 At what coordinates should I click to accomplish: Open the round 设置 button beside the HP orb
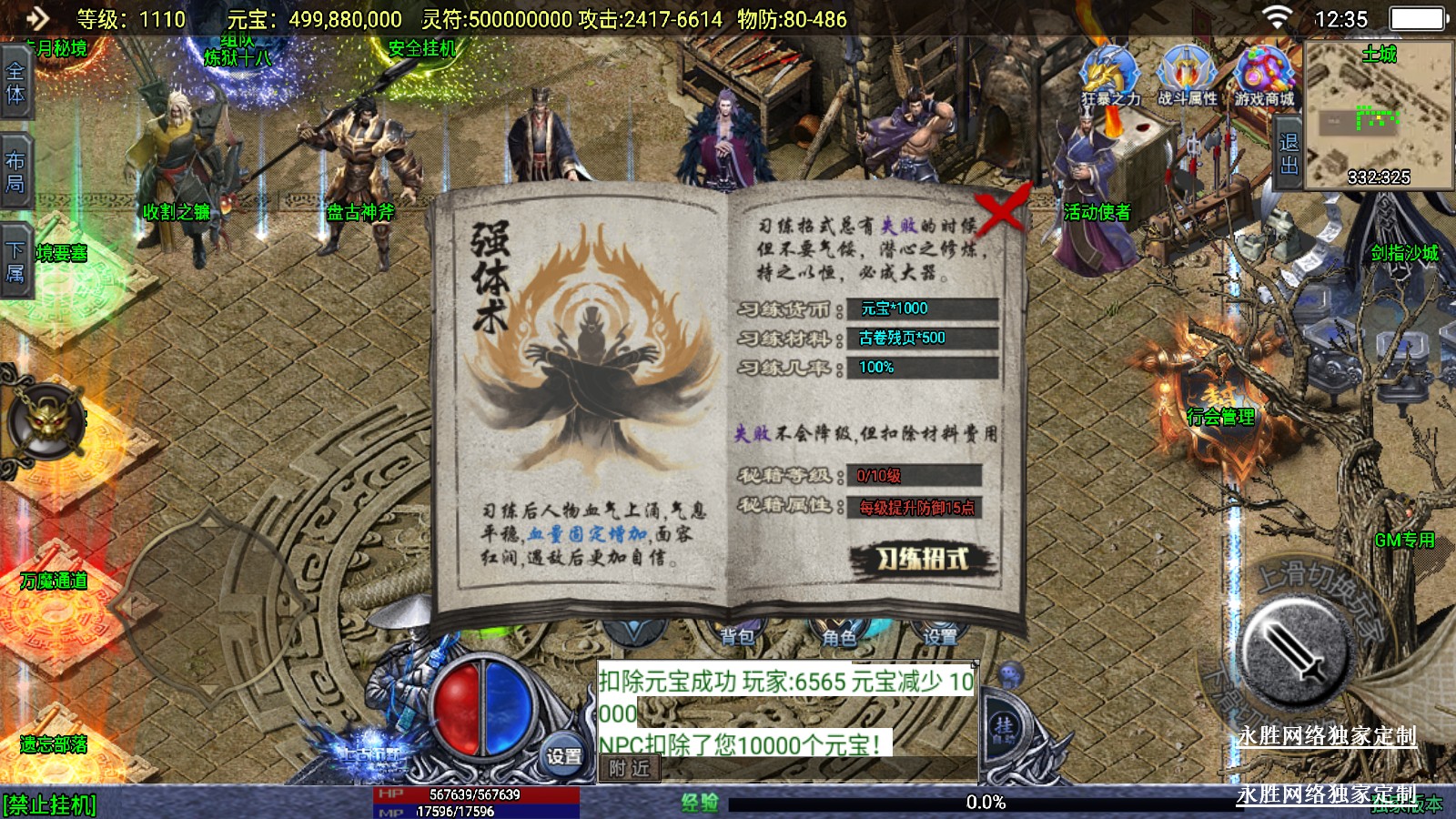tap(564, 755)
